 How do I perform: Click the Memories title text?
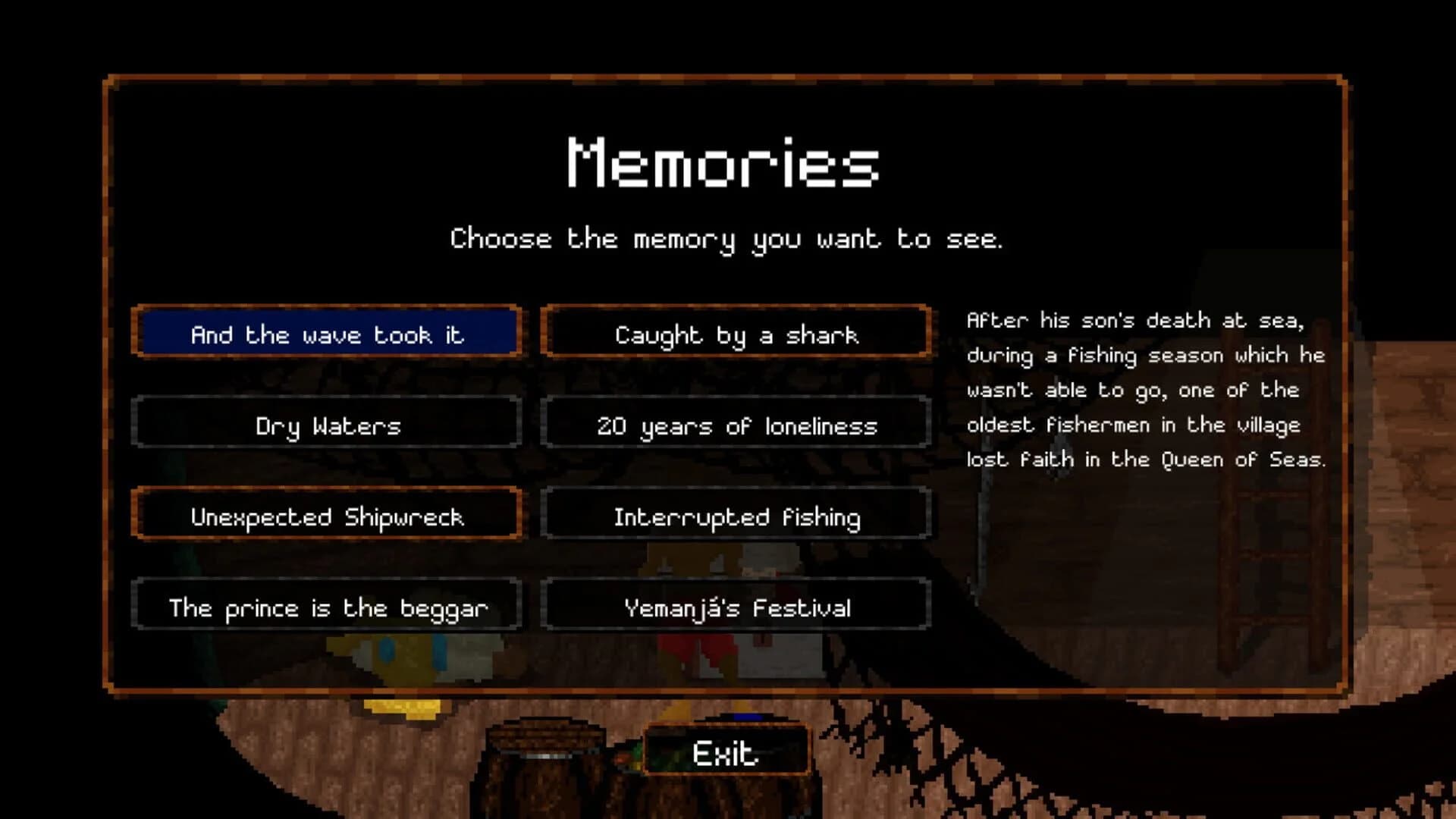723,163
